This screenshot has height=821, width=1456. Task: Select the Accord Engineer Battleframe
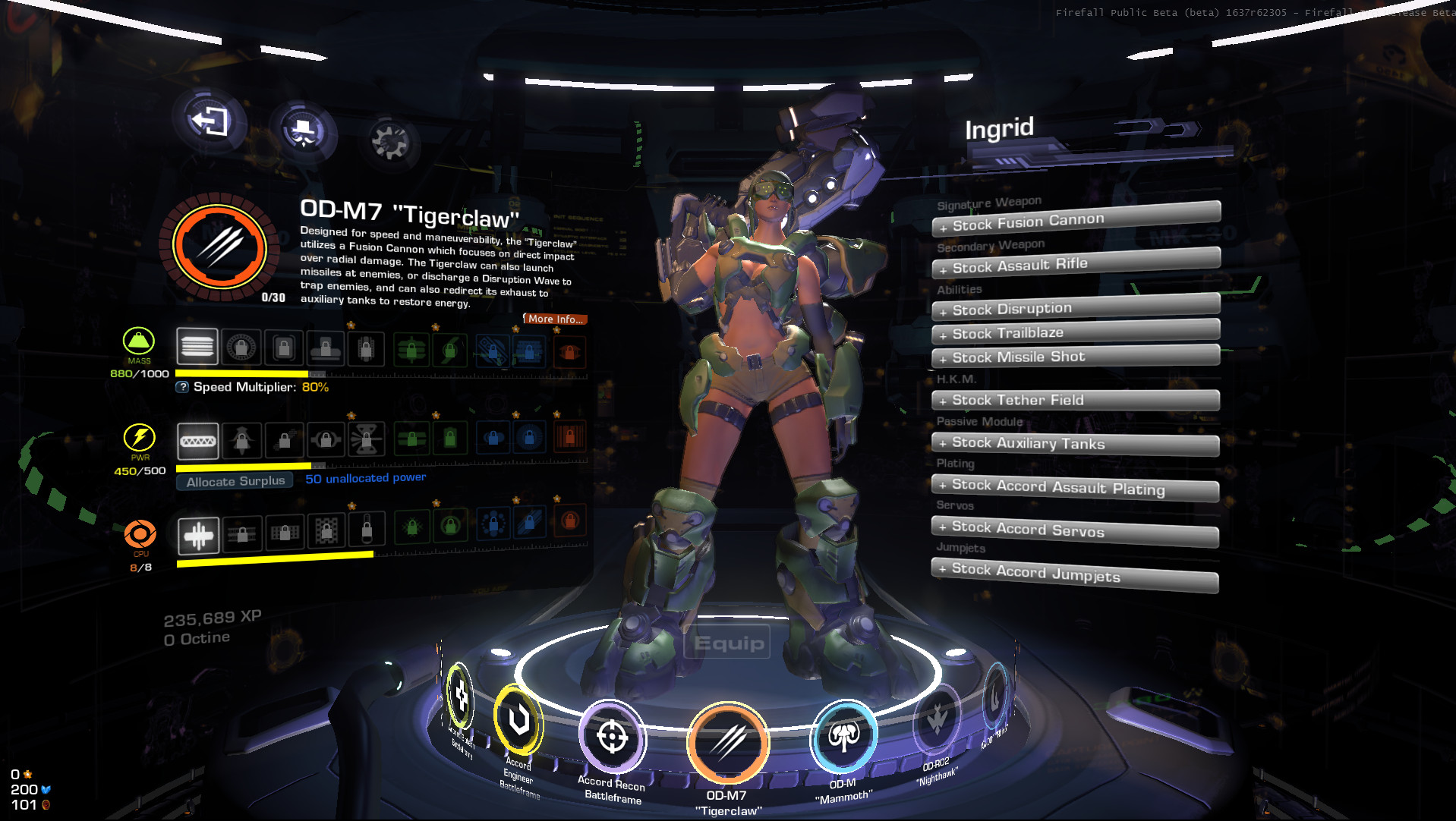[519, 719]
